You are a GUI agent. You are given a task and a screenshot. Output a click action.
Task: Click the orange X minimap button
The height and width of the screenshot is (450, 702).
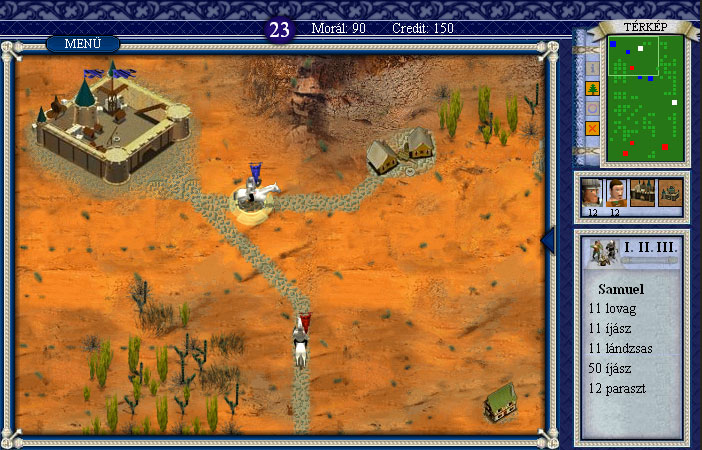coord(591,128)
